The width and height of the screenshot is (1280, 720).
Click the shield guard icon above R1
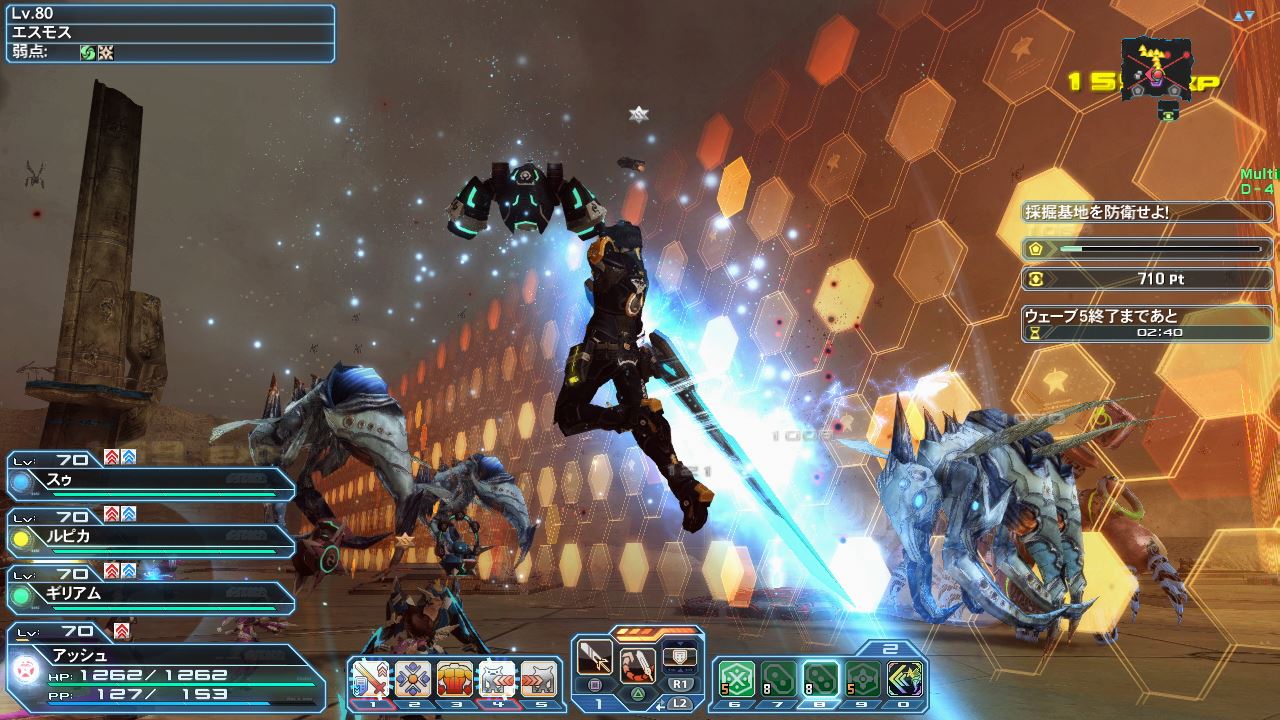point(680,656)
